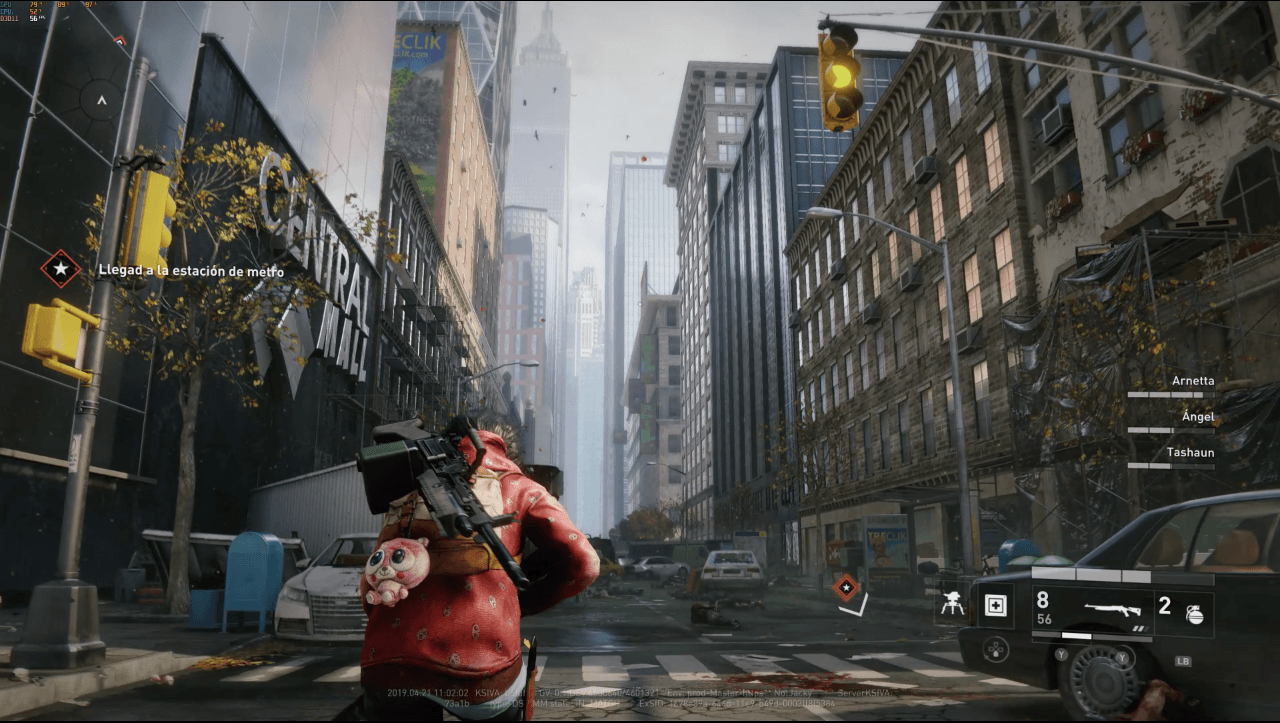Screen dimensions: 1280x723
Task: Select teammate Arnetta in the squad list
Action: 1193,381
